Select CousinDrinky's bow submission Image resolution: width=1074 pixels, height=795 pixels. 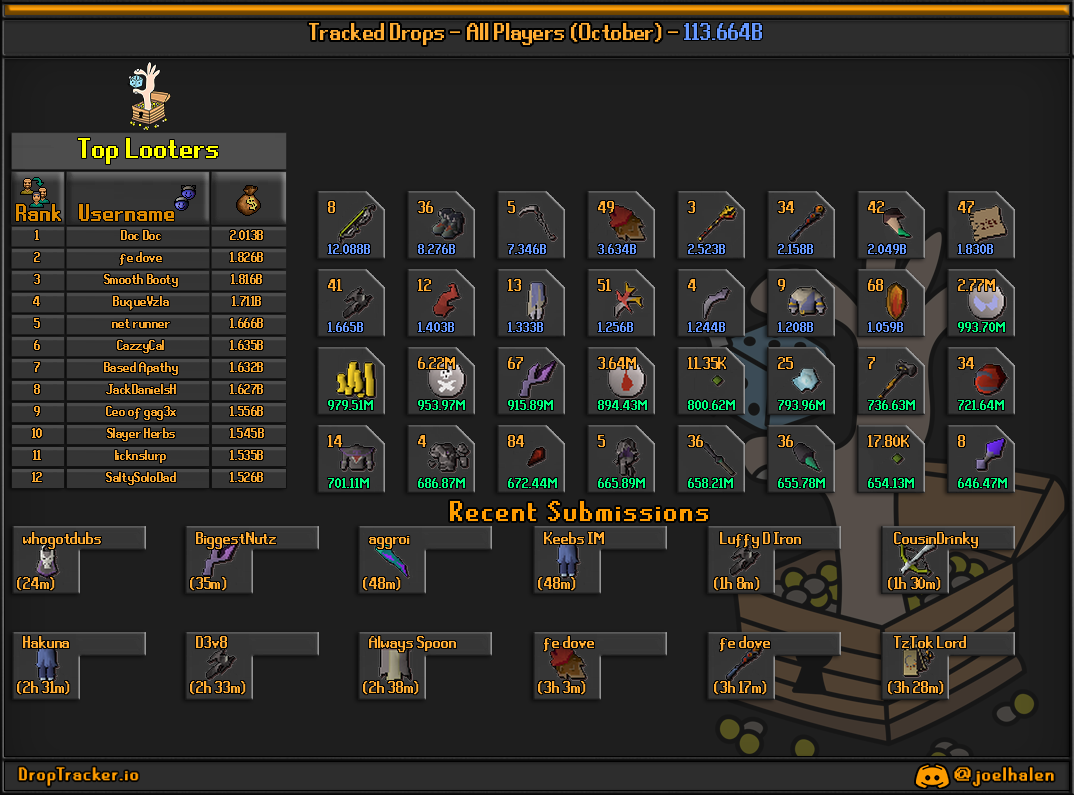point(914,561)
